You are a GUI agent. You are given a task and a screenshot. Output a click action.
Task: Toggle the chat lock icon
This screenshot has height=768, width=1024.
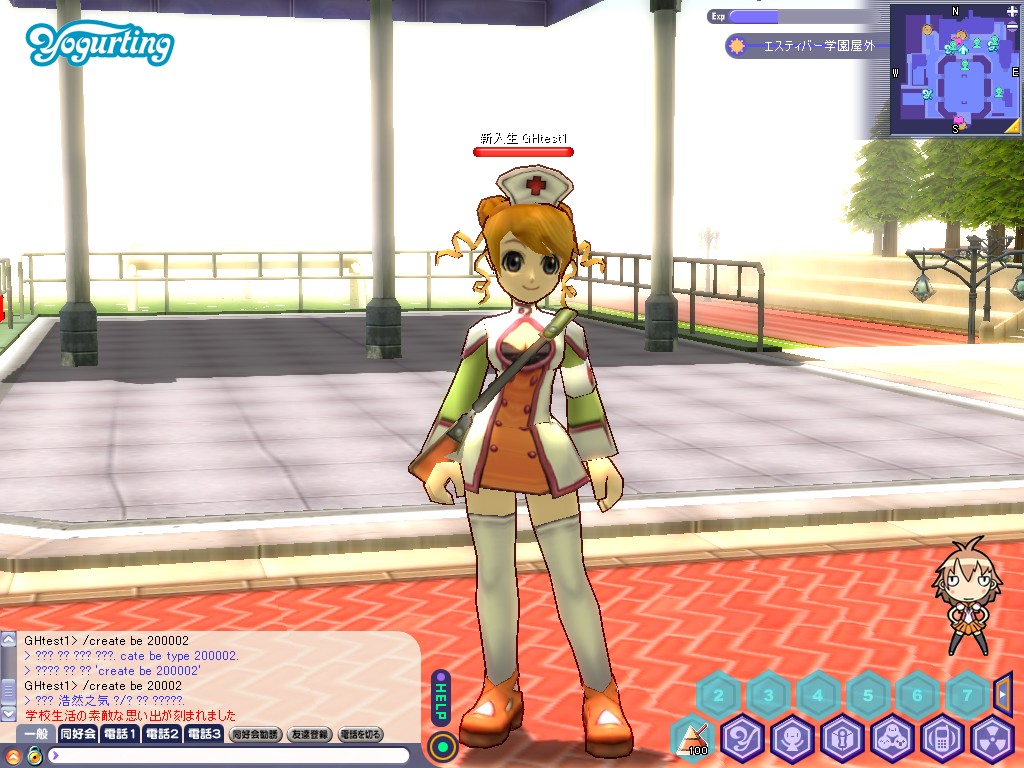coord(33,755)
